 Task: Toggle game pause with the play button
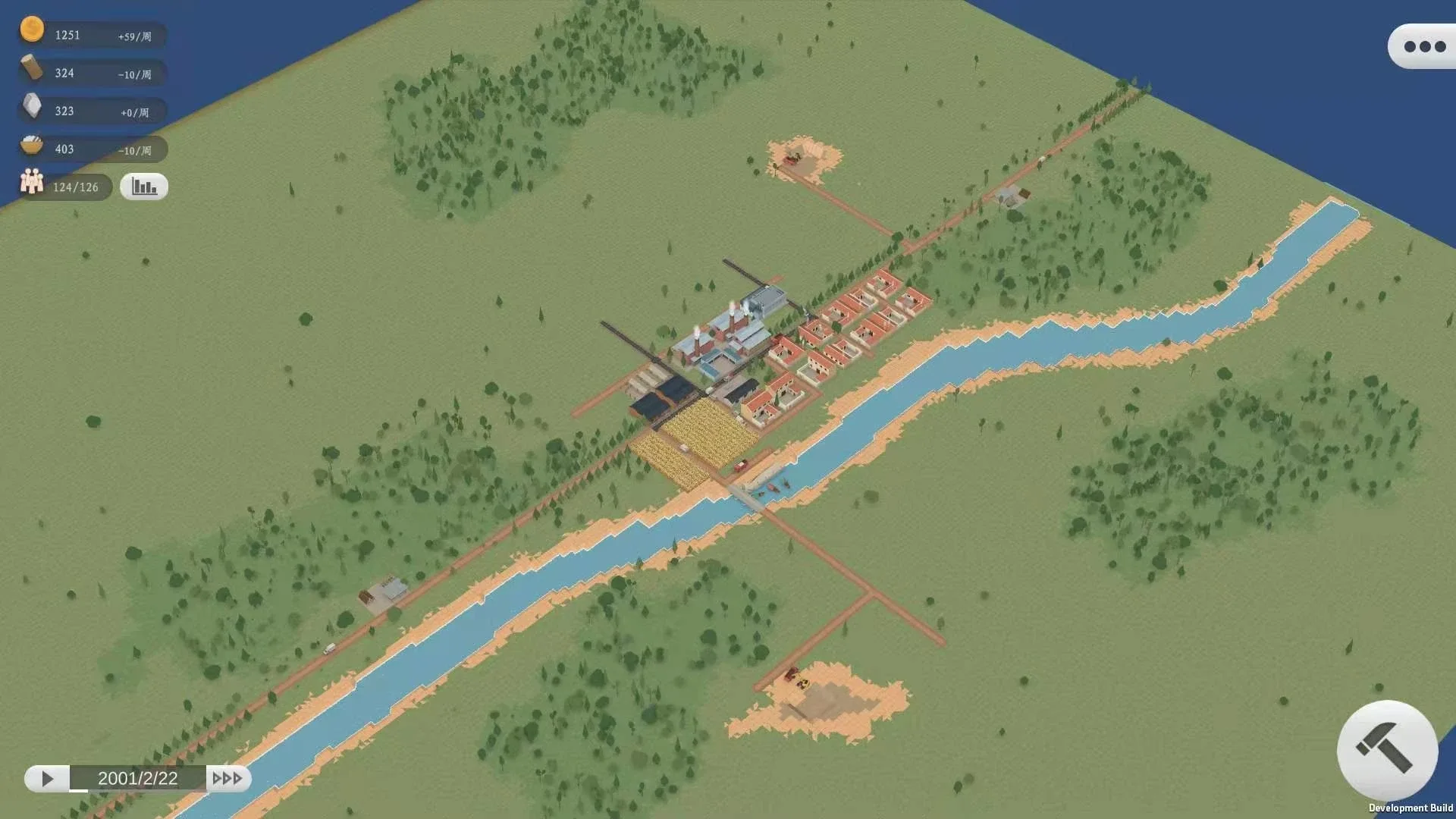pyautogui.click(x=48, y=777)
